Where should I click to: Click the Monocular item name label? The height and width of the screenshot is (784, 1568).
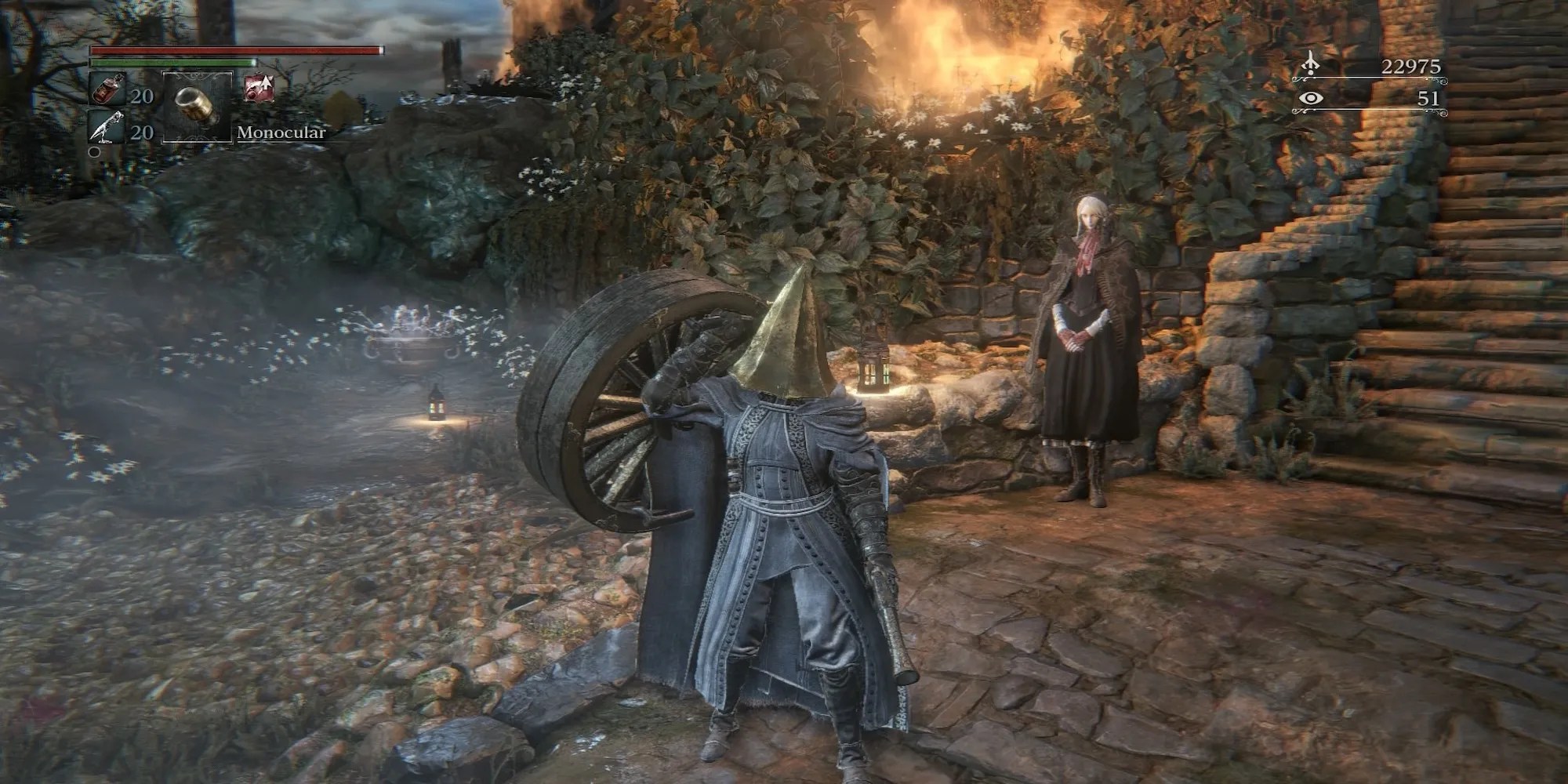tap(281, 132)
